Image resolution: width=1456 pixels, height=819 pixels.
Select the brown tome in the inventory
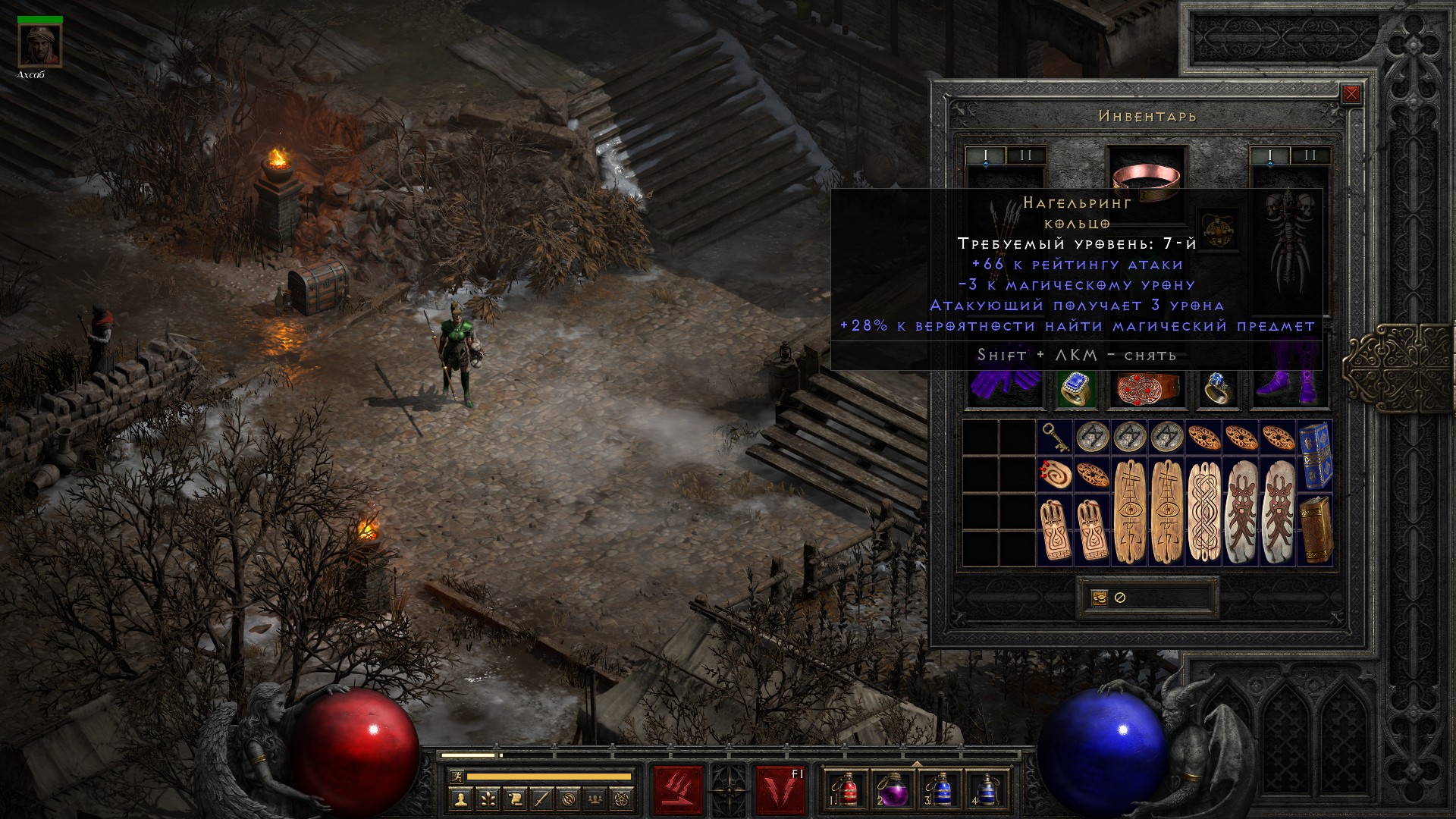(x=1316, y=529)
